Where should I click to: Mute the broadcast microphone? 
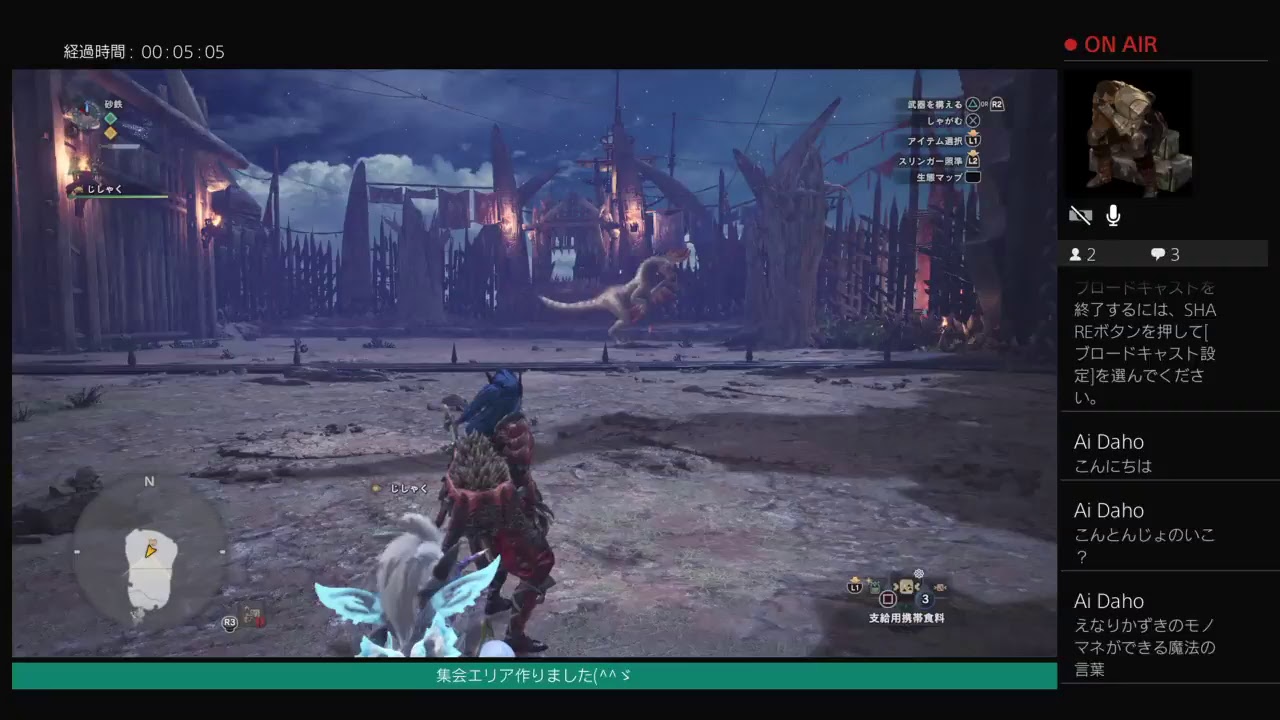point(1113,215)
